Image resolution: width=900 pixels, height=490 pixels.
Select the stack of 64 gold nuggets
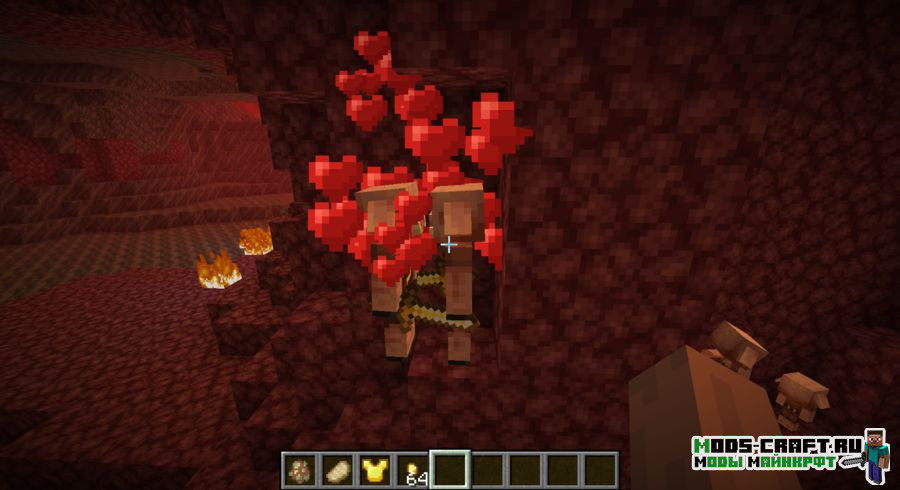pos(412,469)
